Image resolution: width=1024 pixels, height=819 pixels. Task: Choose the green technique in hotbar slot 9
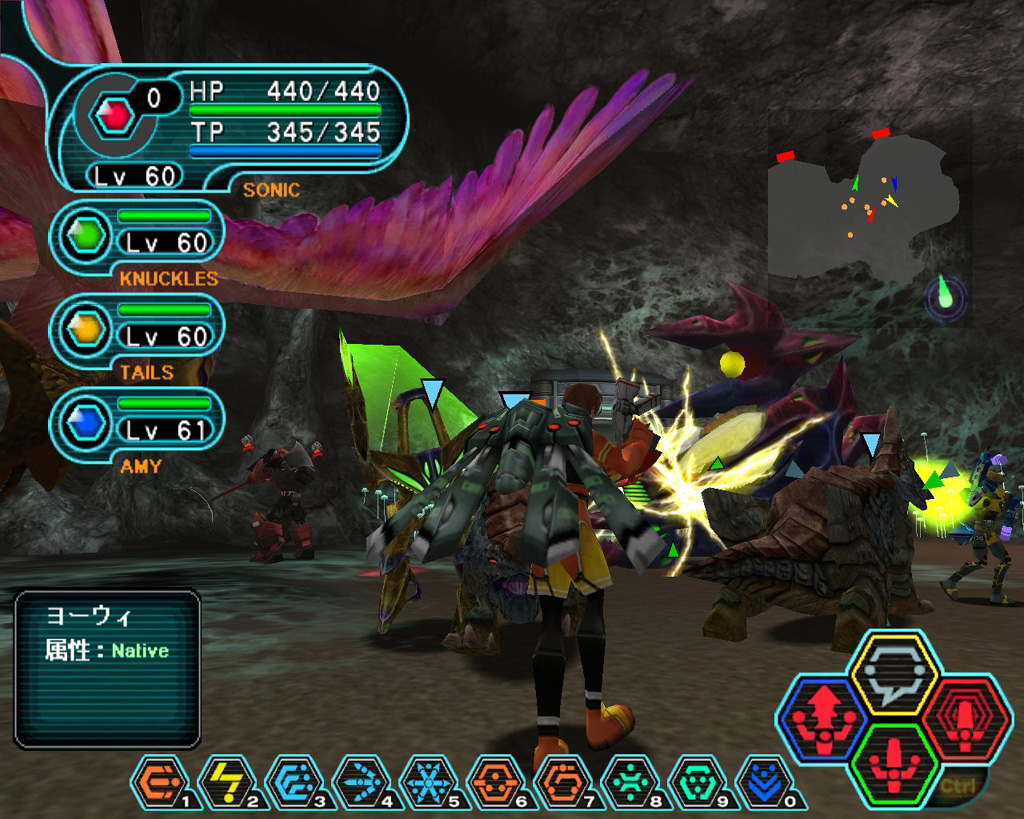(696, 781)
